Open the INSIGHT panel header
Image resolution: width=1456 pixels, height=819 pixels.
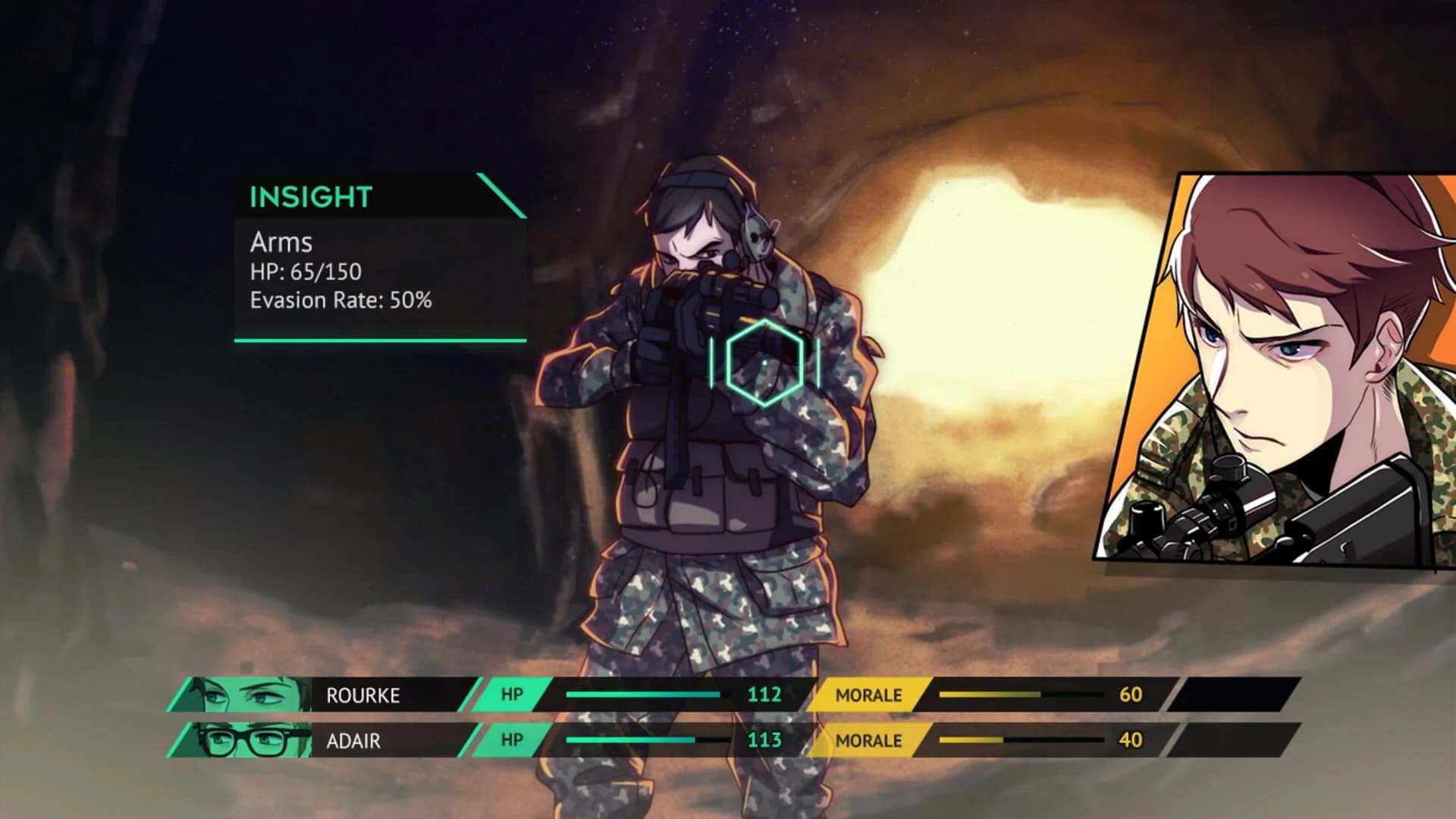(311, 196)
